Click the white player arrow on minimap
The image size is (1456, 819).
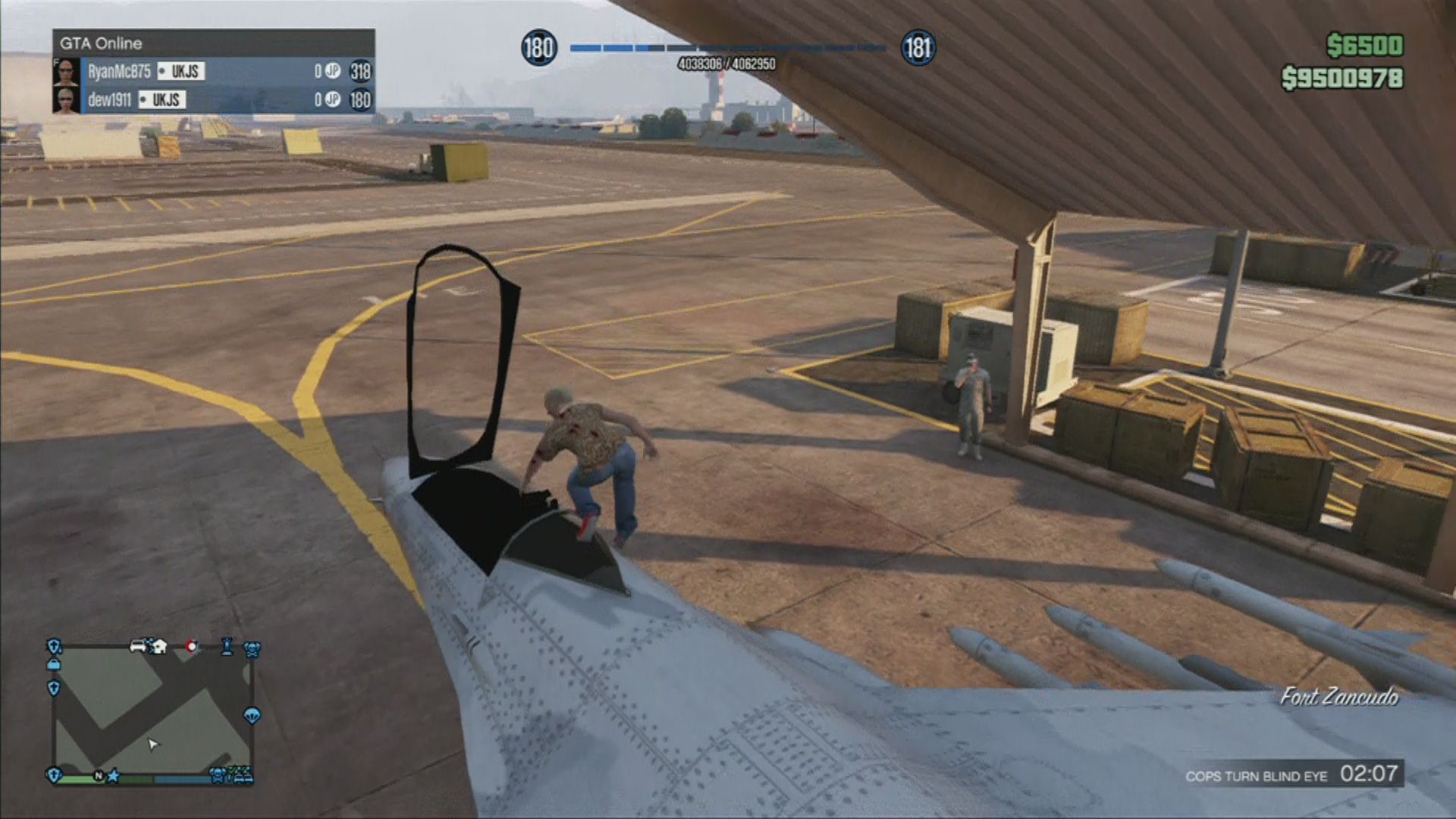click(x=153, y=744)
